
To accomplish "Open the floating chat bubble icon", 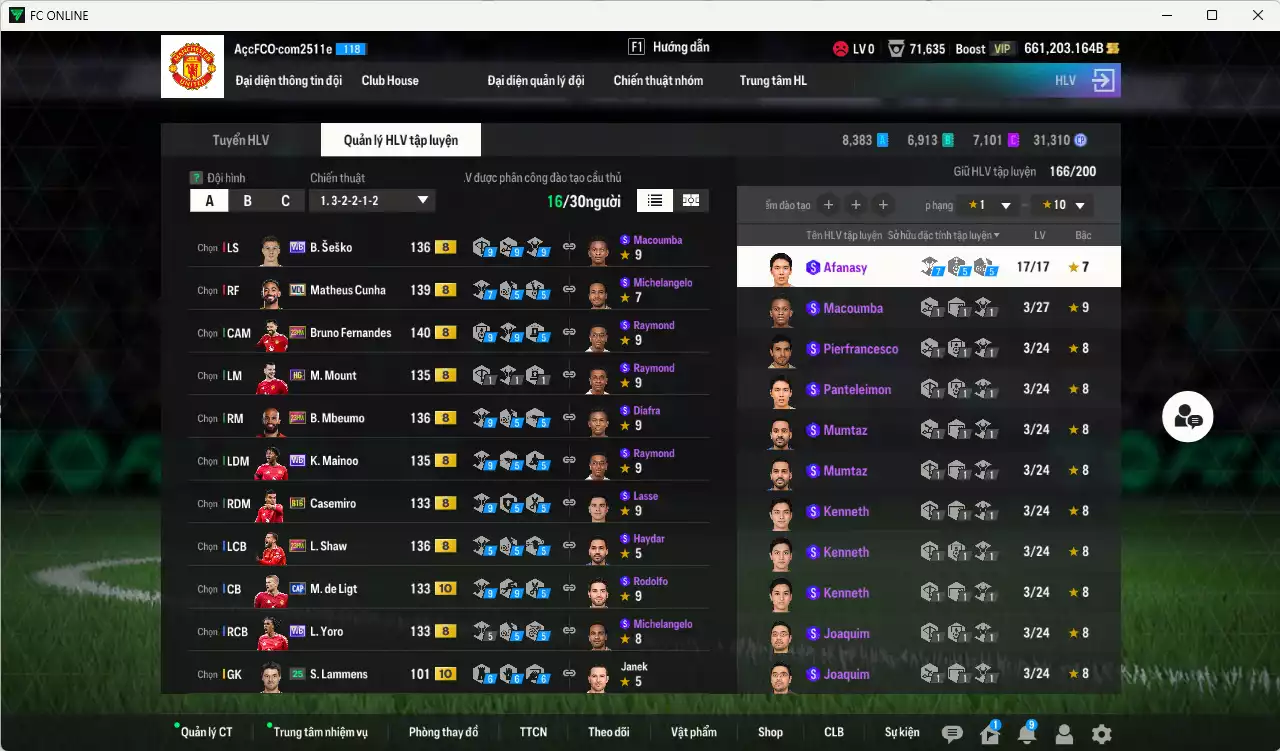I will [1188, 416].
